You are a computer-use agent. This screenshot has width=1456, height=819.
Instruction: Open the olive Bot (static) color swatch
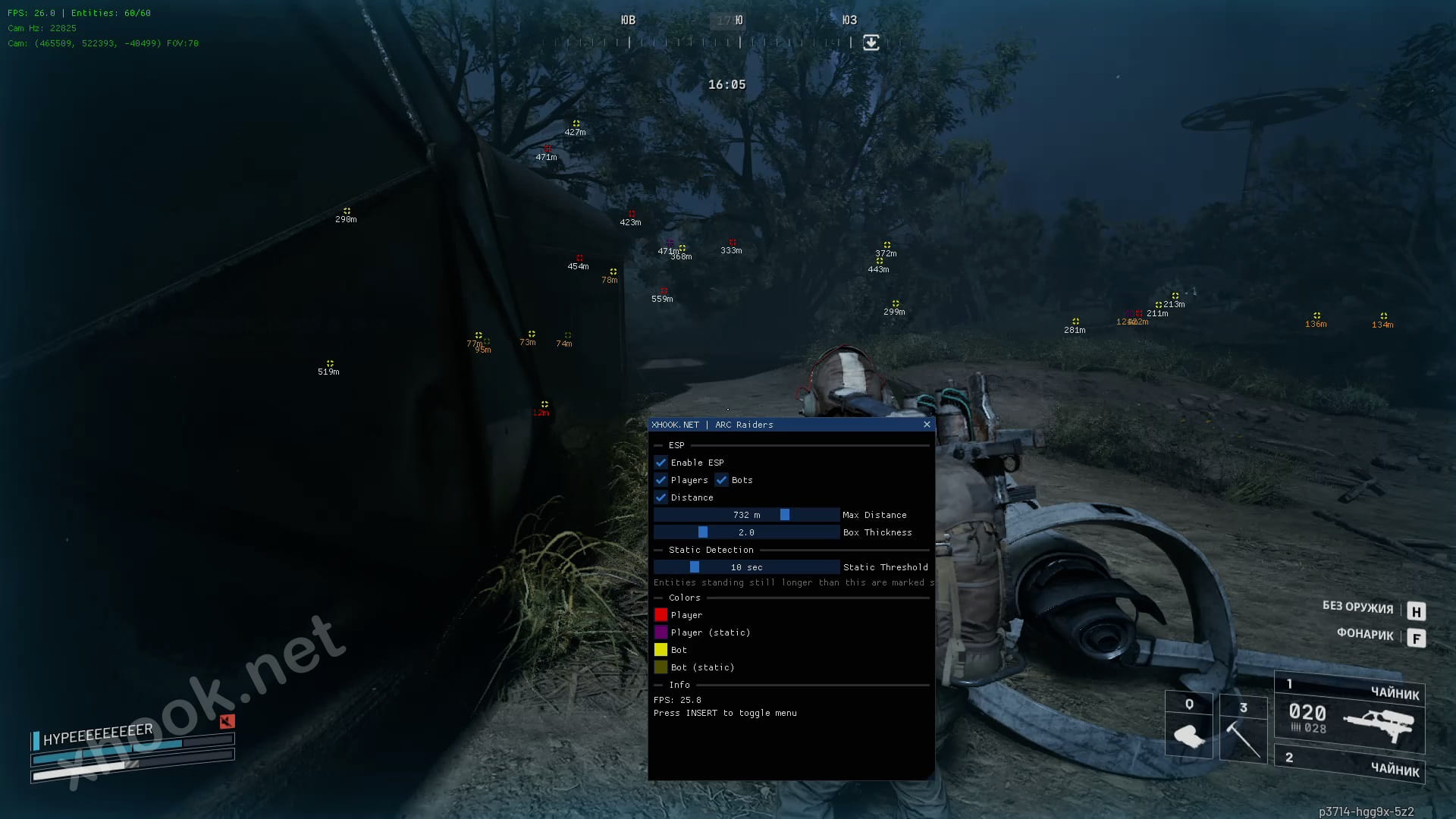coord(661,667)
